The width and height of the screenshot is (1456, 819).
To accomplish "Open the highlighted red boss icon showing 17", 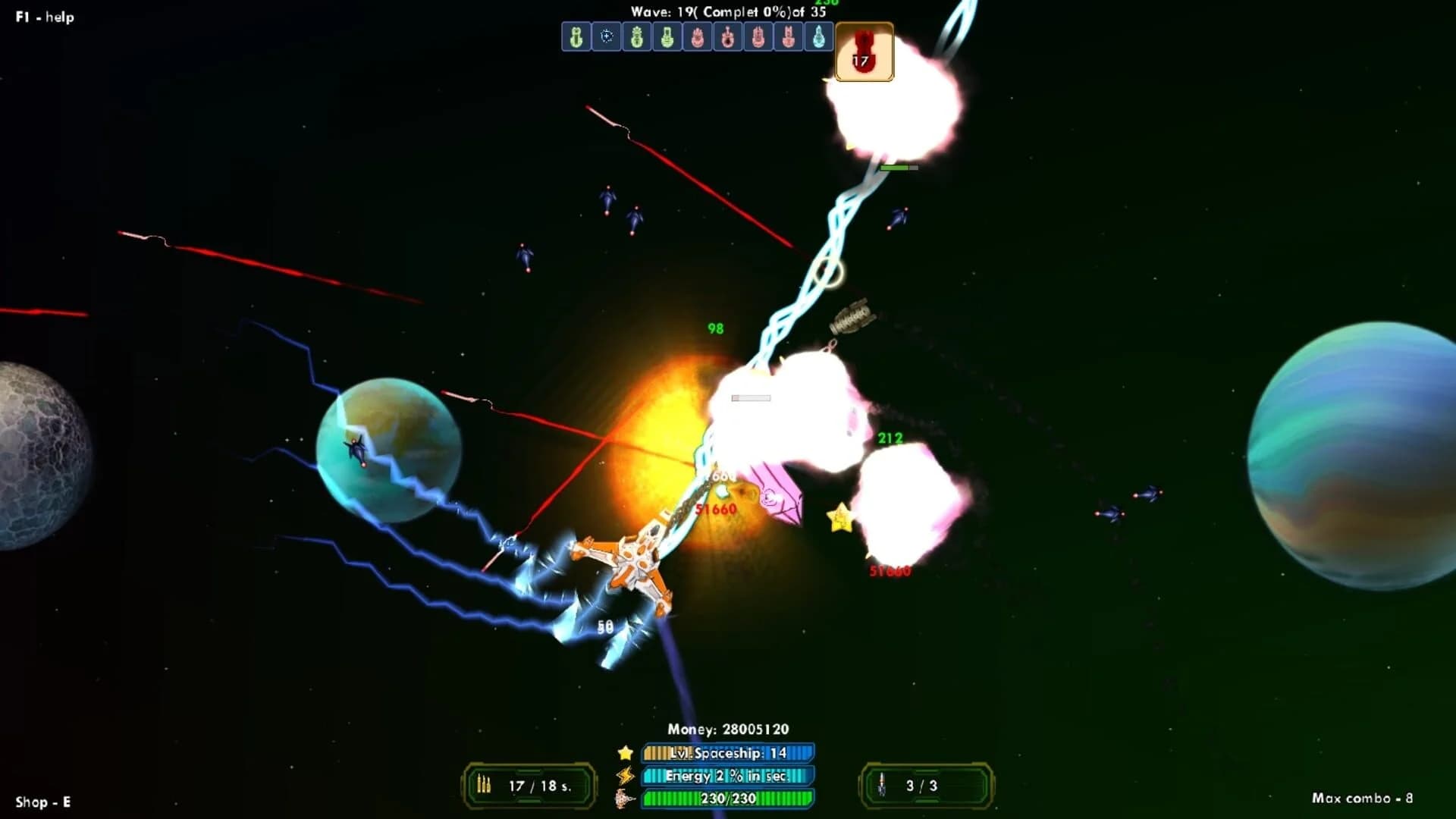I will (x=864, y=52).
